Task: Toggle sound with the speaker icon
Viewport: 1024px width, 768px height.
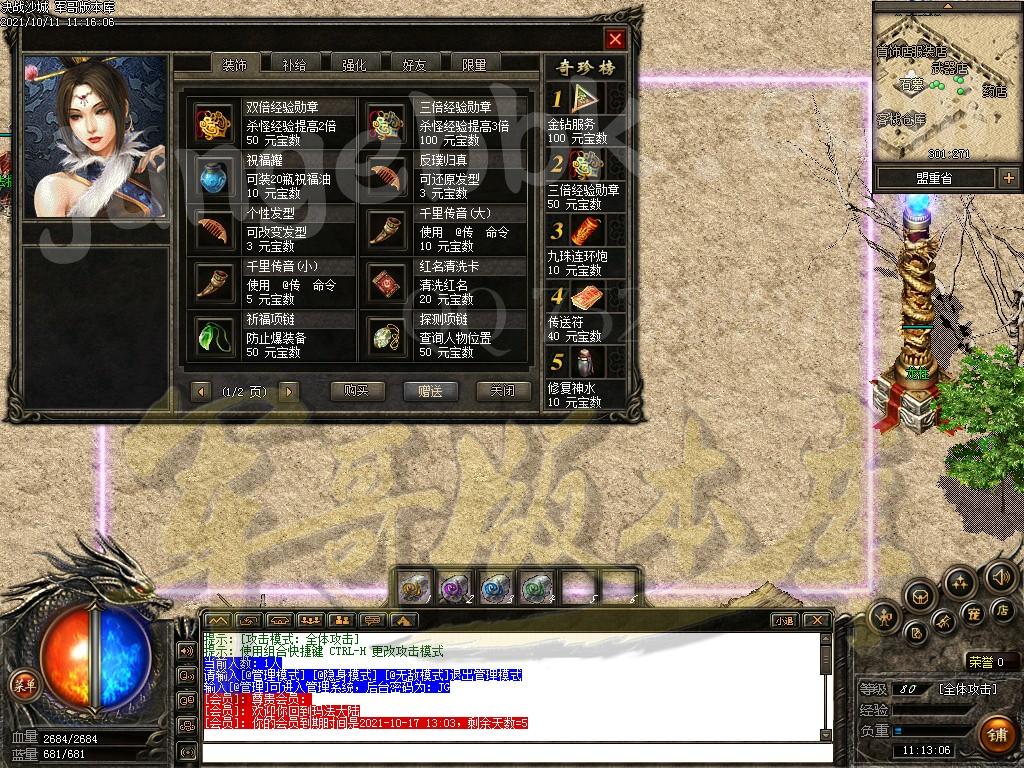Action: [1000, 577]
